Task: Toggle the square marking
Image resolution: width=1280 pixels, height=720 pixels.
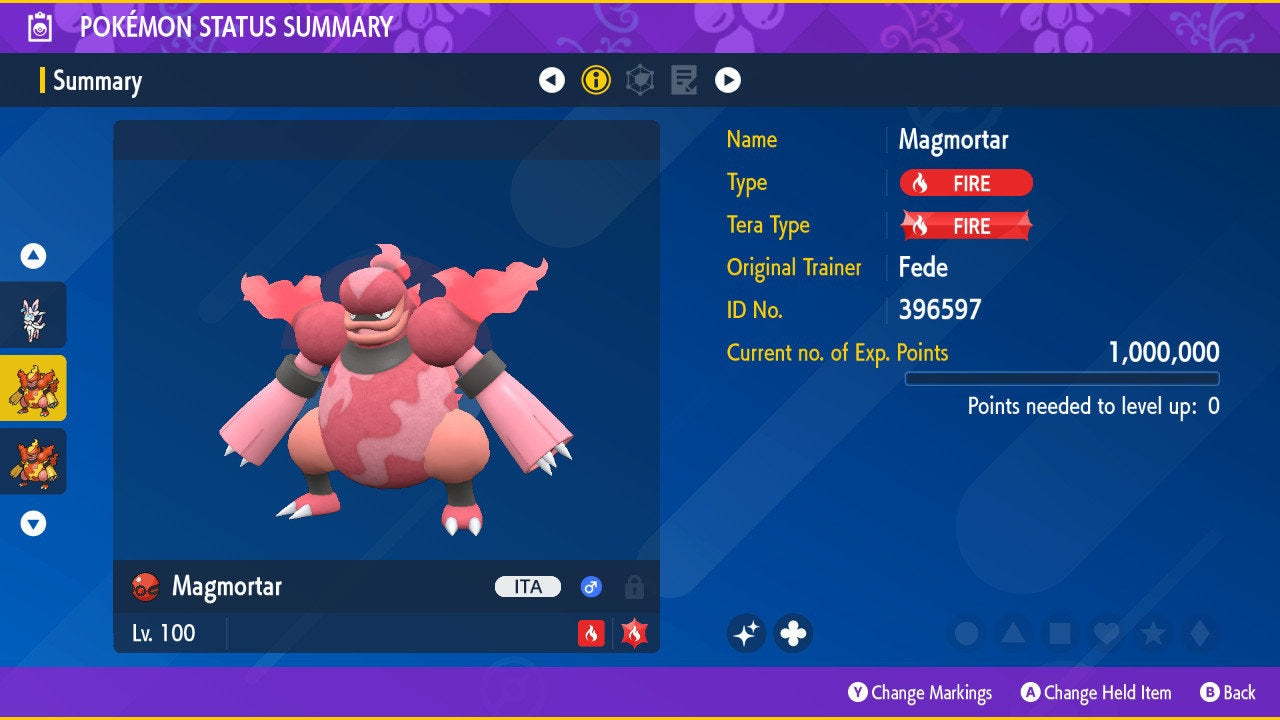Action: pos(1059,633)
